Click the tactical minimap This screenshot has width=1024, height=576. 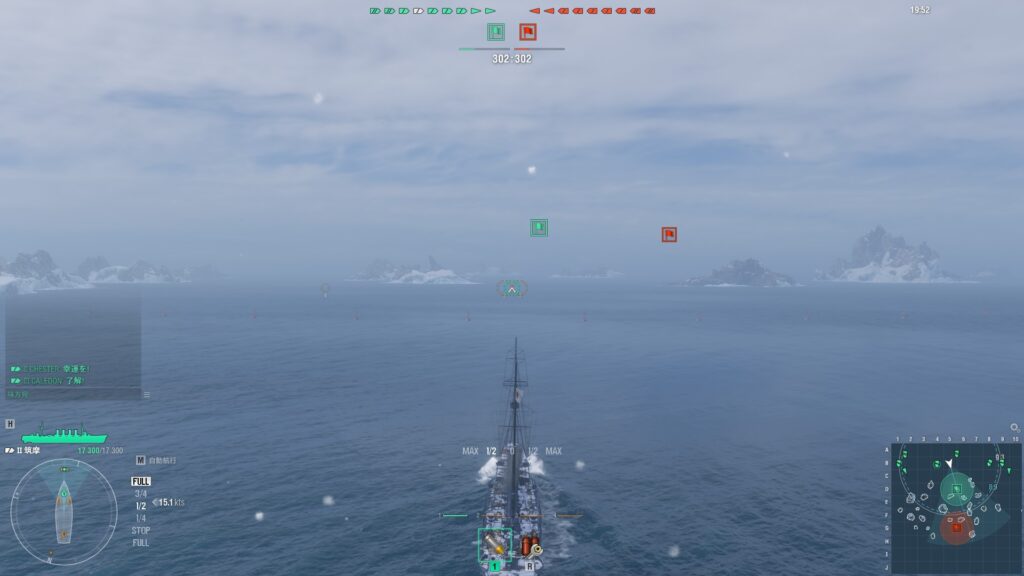[954, 507]
